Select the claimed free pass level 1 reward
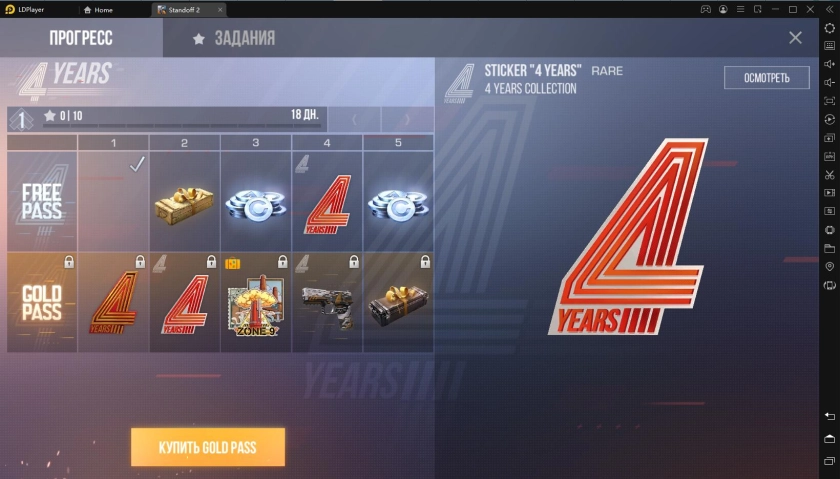Image resolution: width=840 pixels, height=479 pixels. [x=113, y=201]
